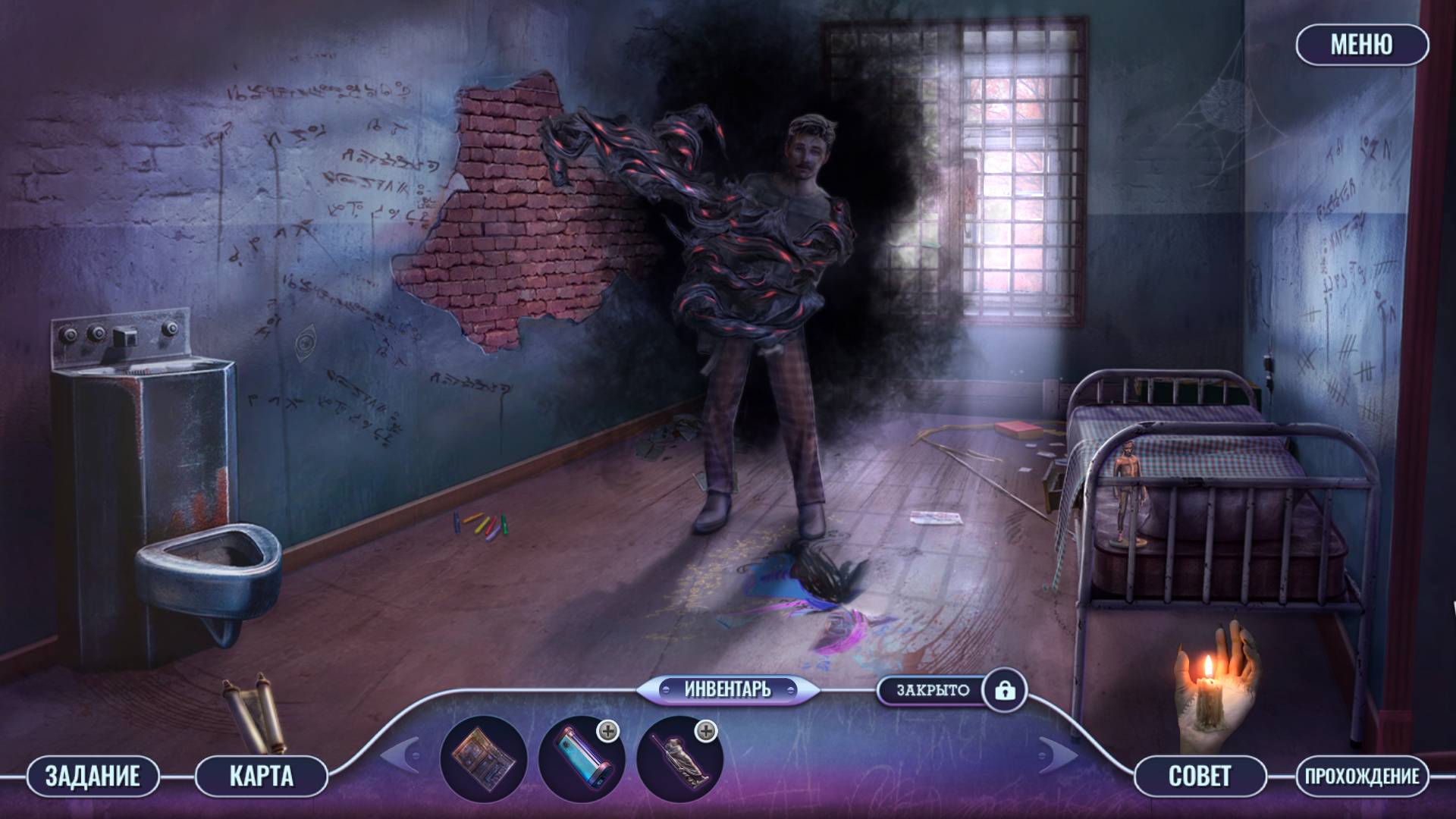This screenshot has width=1456, height=819.
Task: Show the Карта map
Action: coord(261,776)
